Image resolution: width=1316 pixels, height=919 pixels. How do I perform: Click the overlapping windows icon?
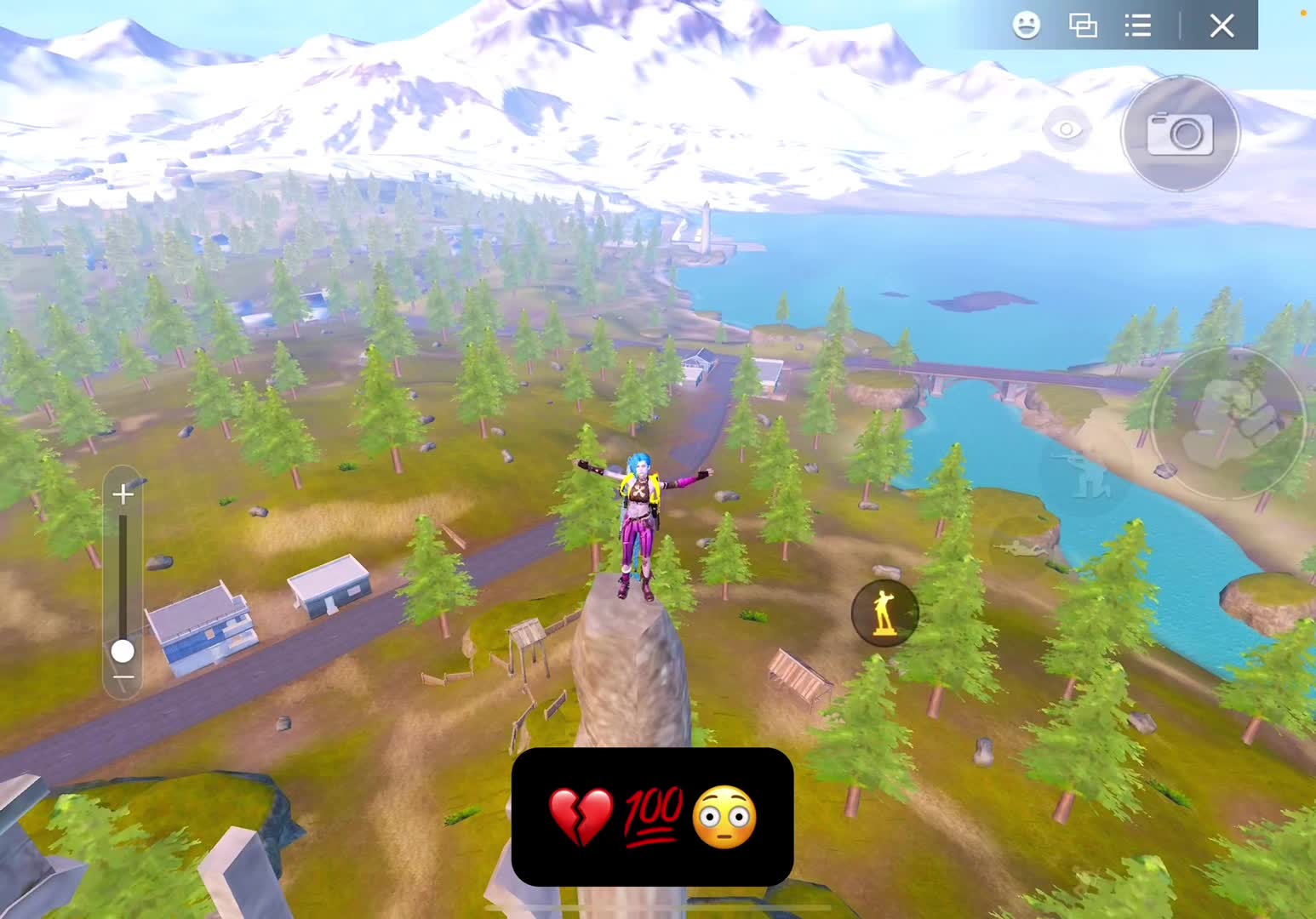[1083, 26]
